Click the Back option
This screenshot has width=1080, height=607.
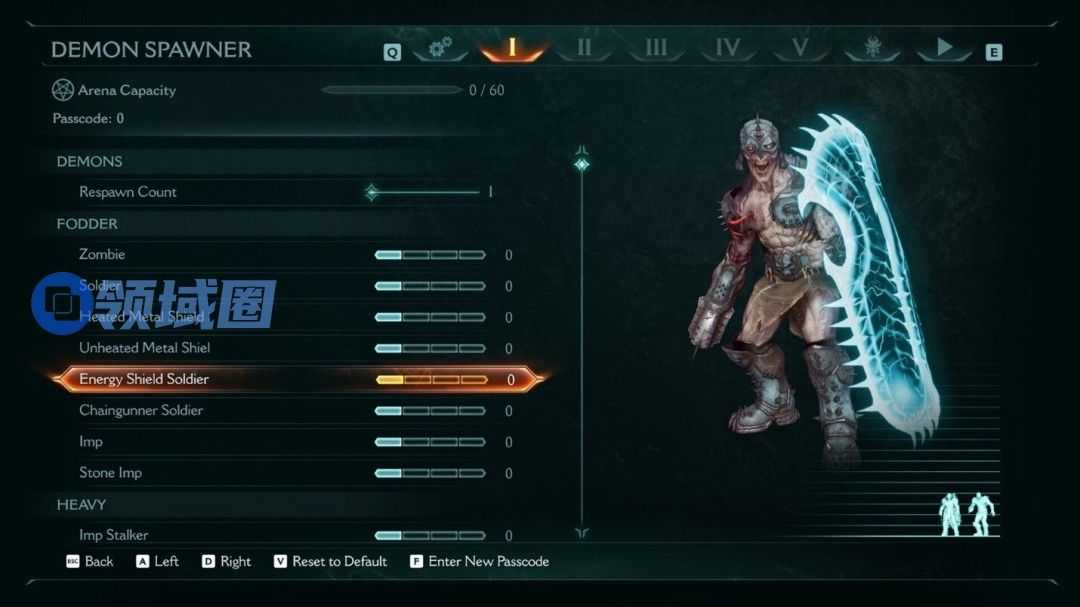[98, 562]
